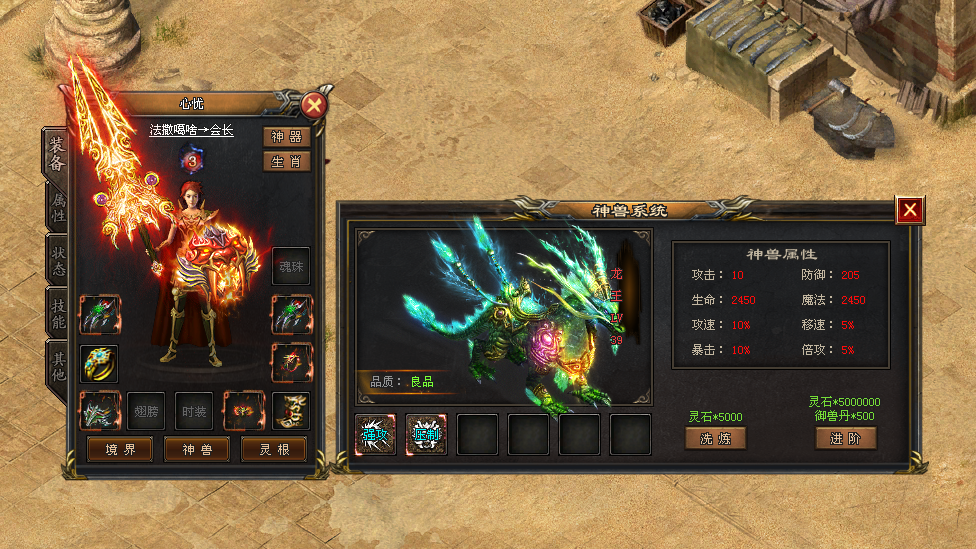Click the 洗炼 refine button
This screenshot has height=549, width=976.
click(x=715, y=438)
